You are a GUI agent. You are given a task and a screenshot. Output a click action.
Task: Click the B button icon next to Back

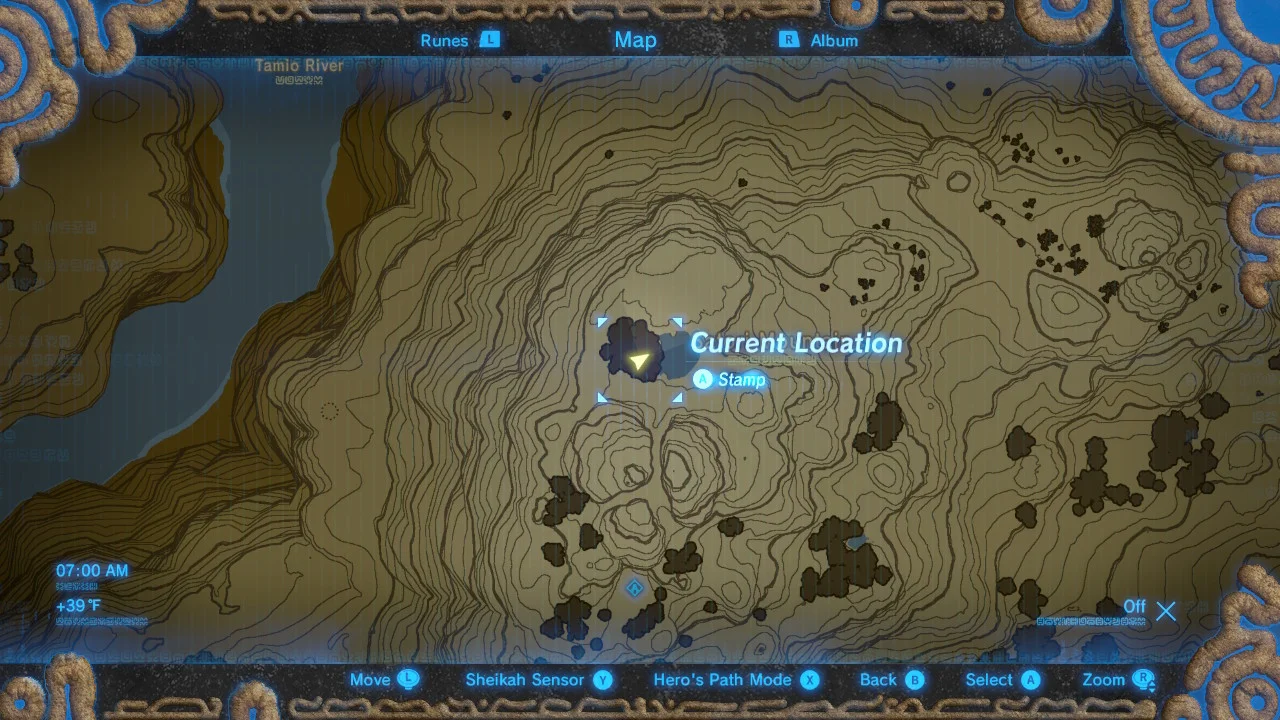tap(916, 679)
